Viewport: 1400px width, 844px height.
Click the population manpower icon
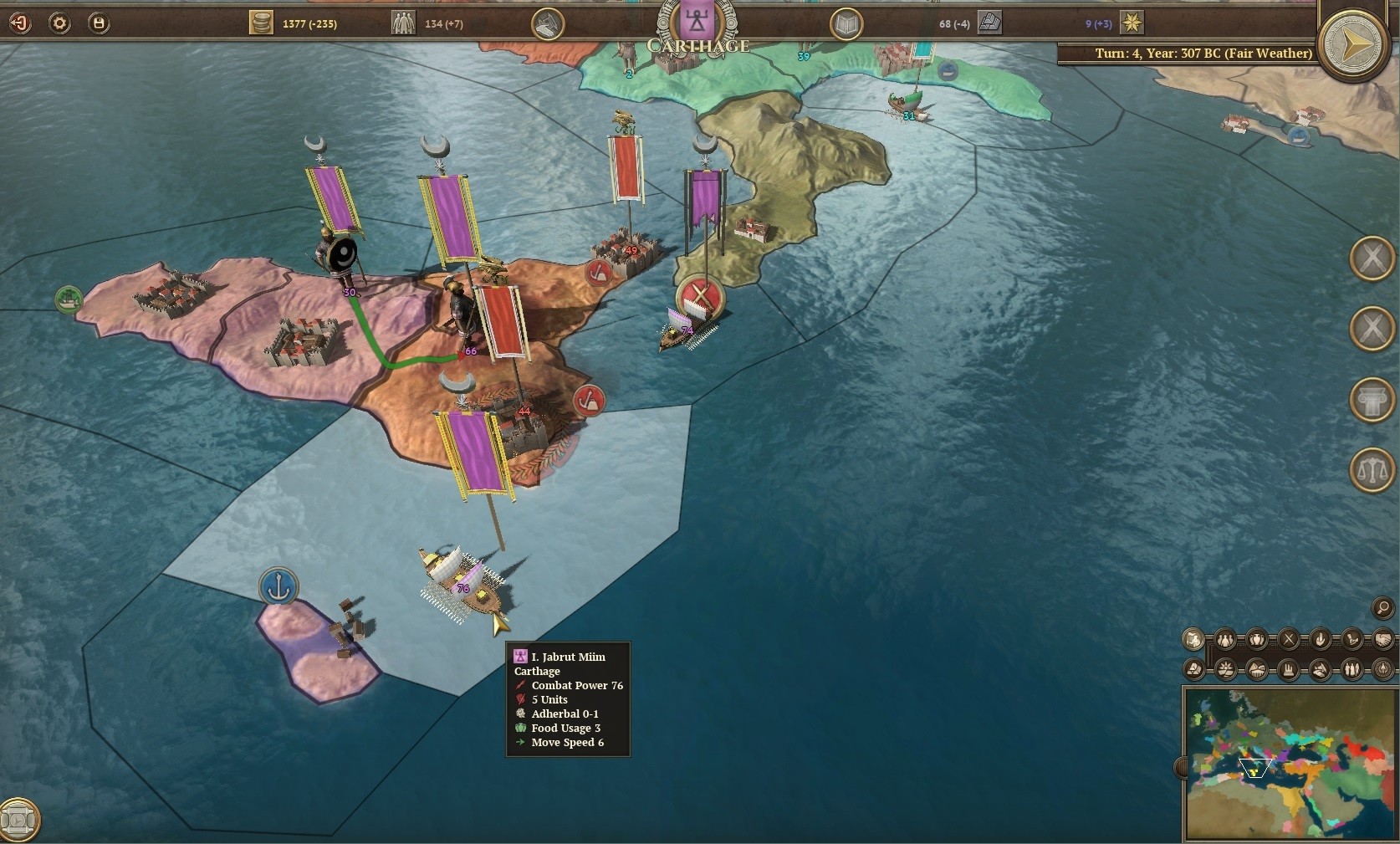[402, 23]
